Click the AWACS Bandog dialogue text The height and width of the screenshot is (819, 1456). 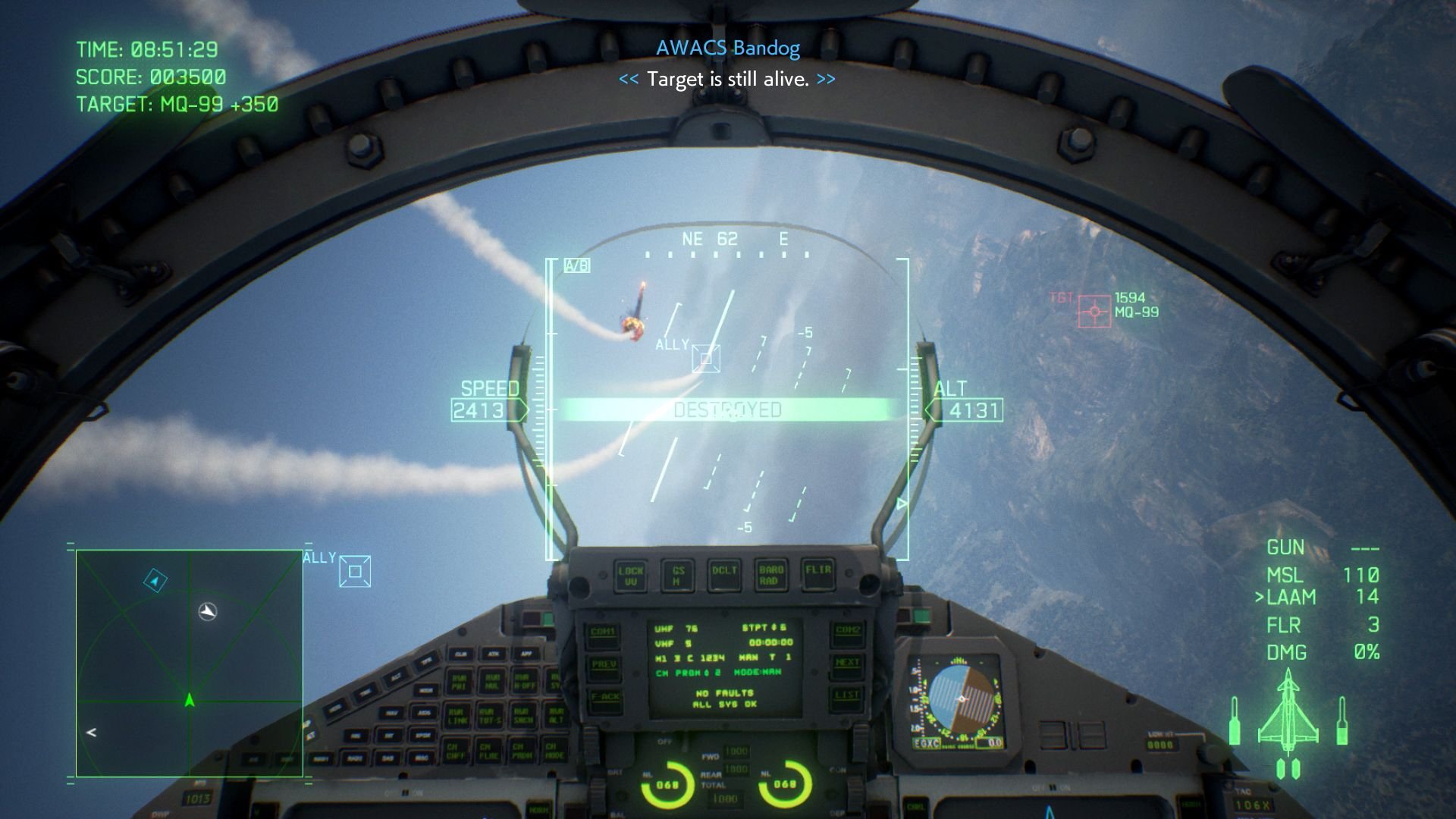coord(727,49)
